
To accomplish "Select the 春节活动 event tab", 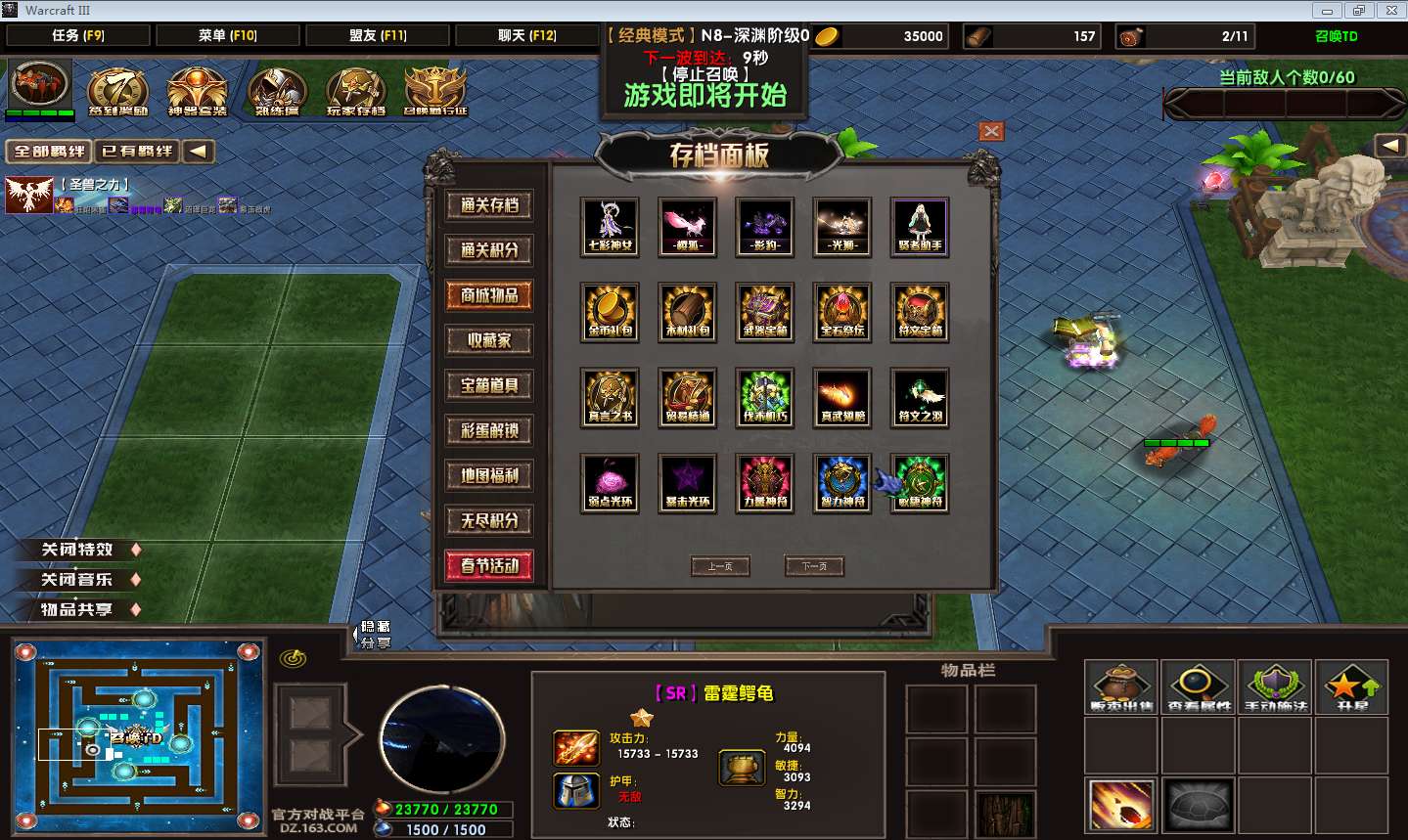I will [x=489, y=565].
